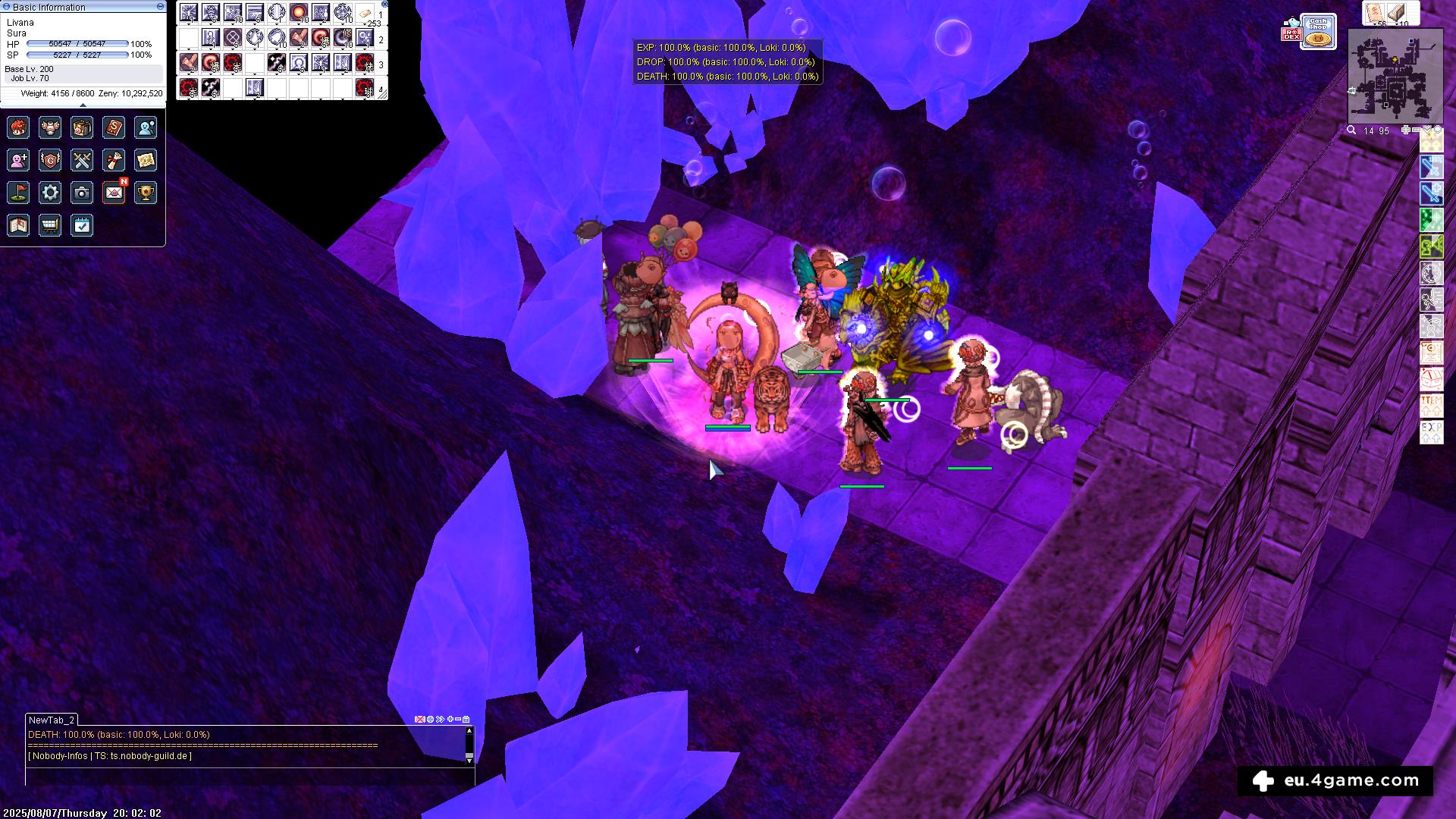Zoom out the minimap with minus button
Viewport: 1456px width, 819px height.
[x=1416, y=130]
